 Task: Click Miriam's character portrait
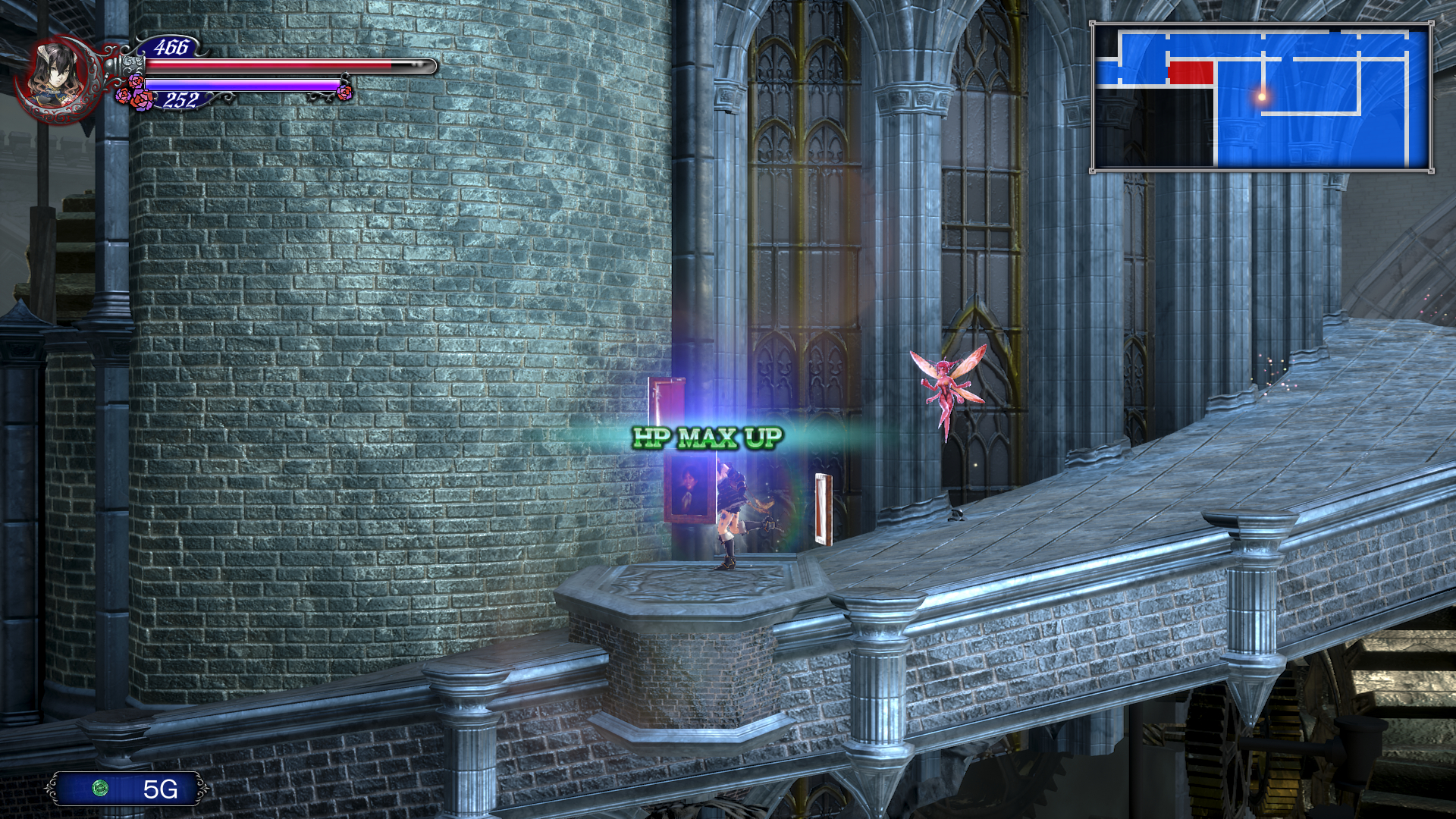(58, 78)
